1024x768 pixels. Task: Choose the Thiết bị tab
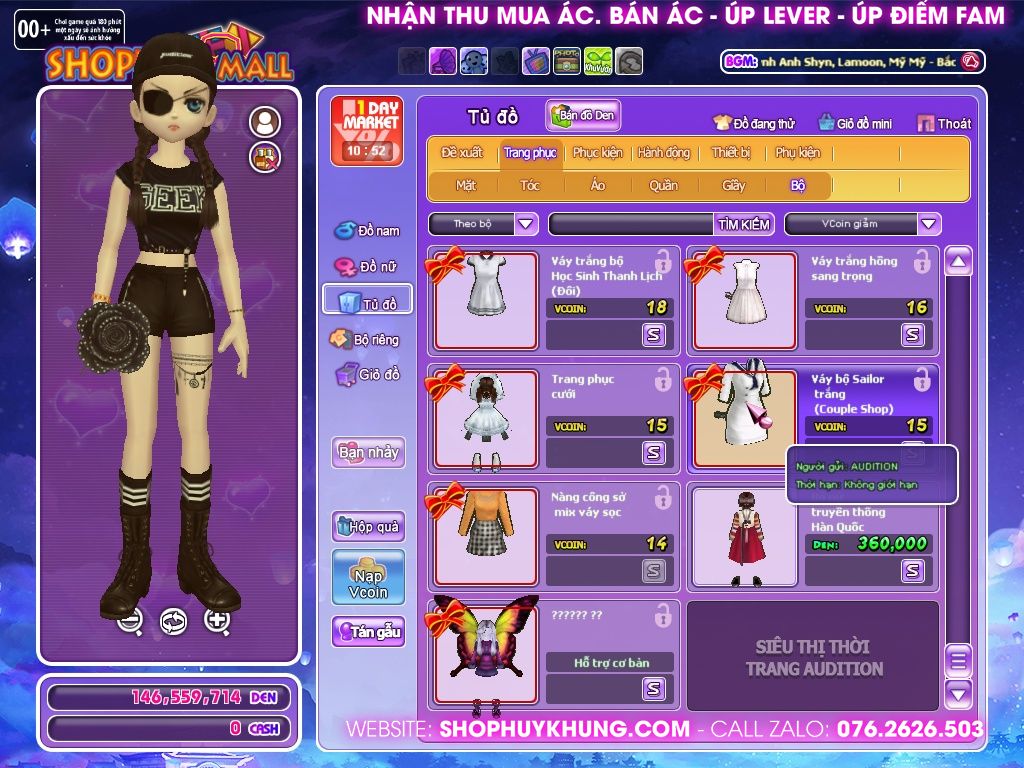(x=731, y=153)
